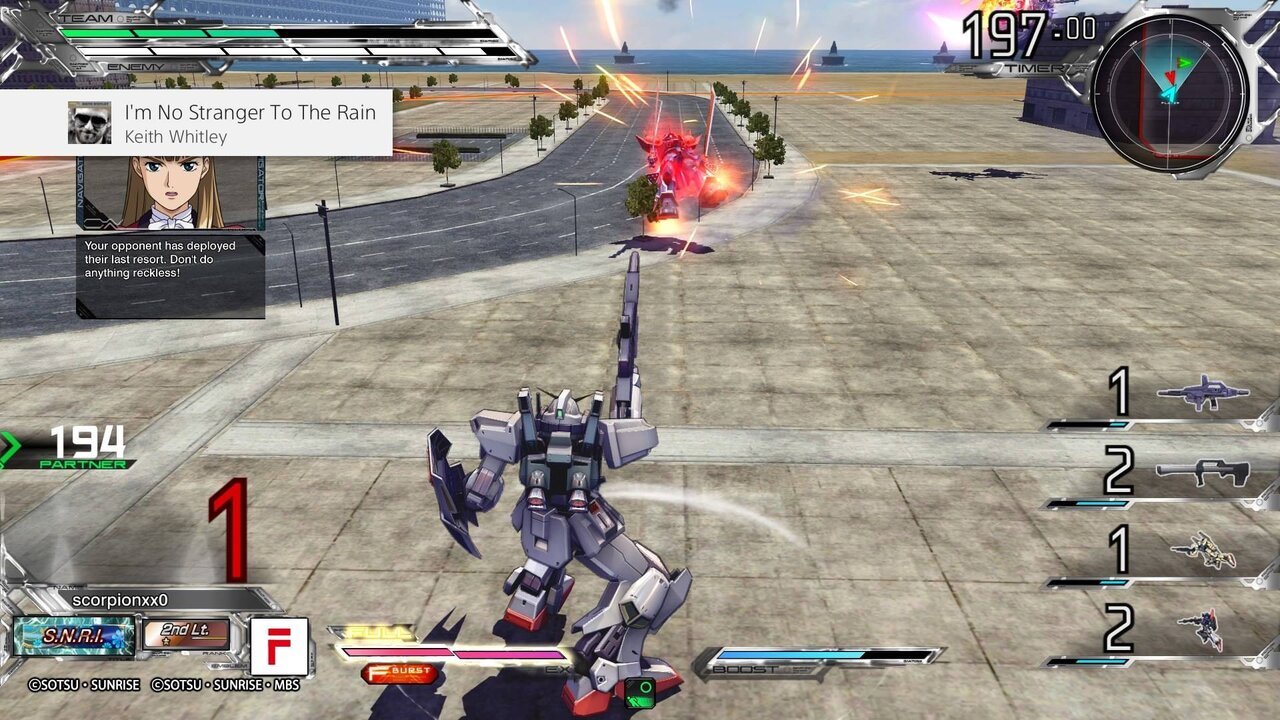1280x720 pixels.
Task: Select the bazooka weapon icon
Action: click(x=1203, y=471)
